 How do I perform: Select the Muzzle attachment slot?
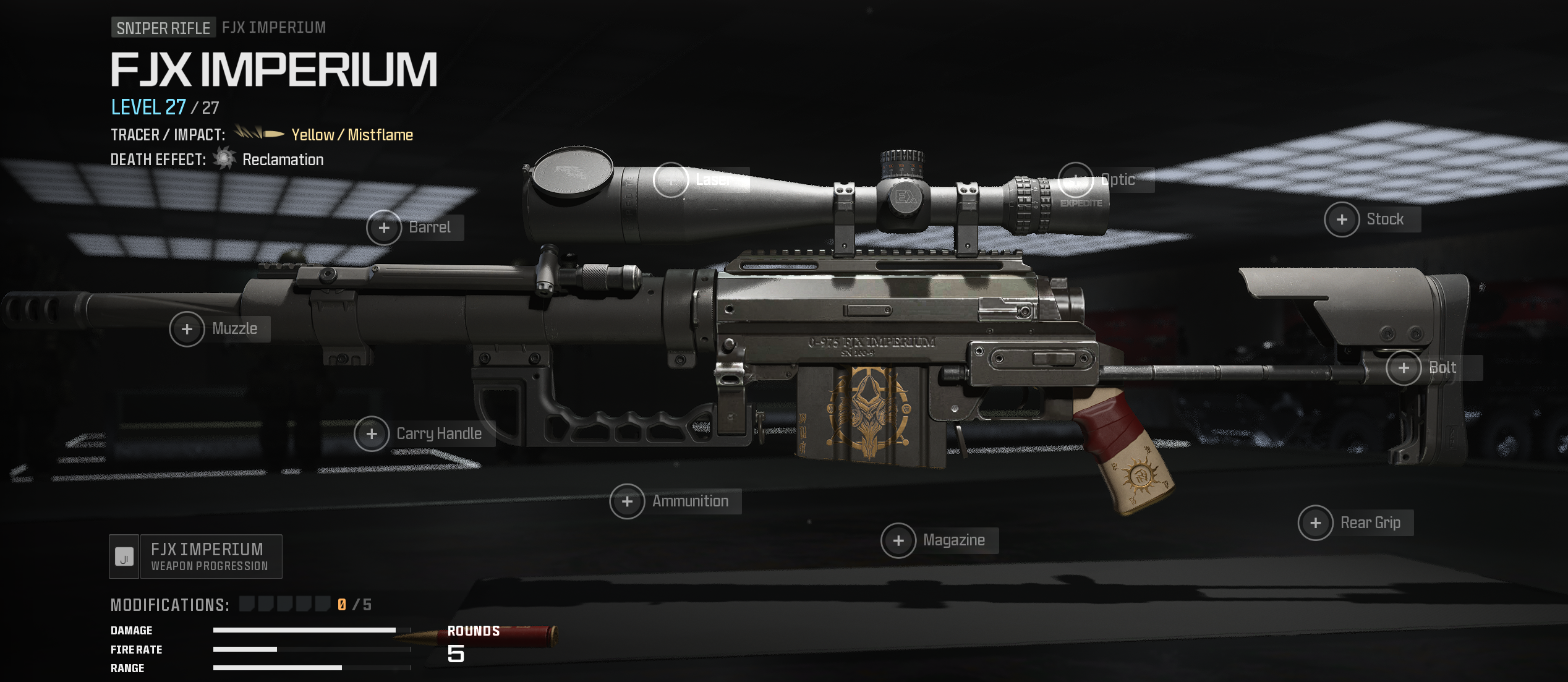coord(187,330)
